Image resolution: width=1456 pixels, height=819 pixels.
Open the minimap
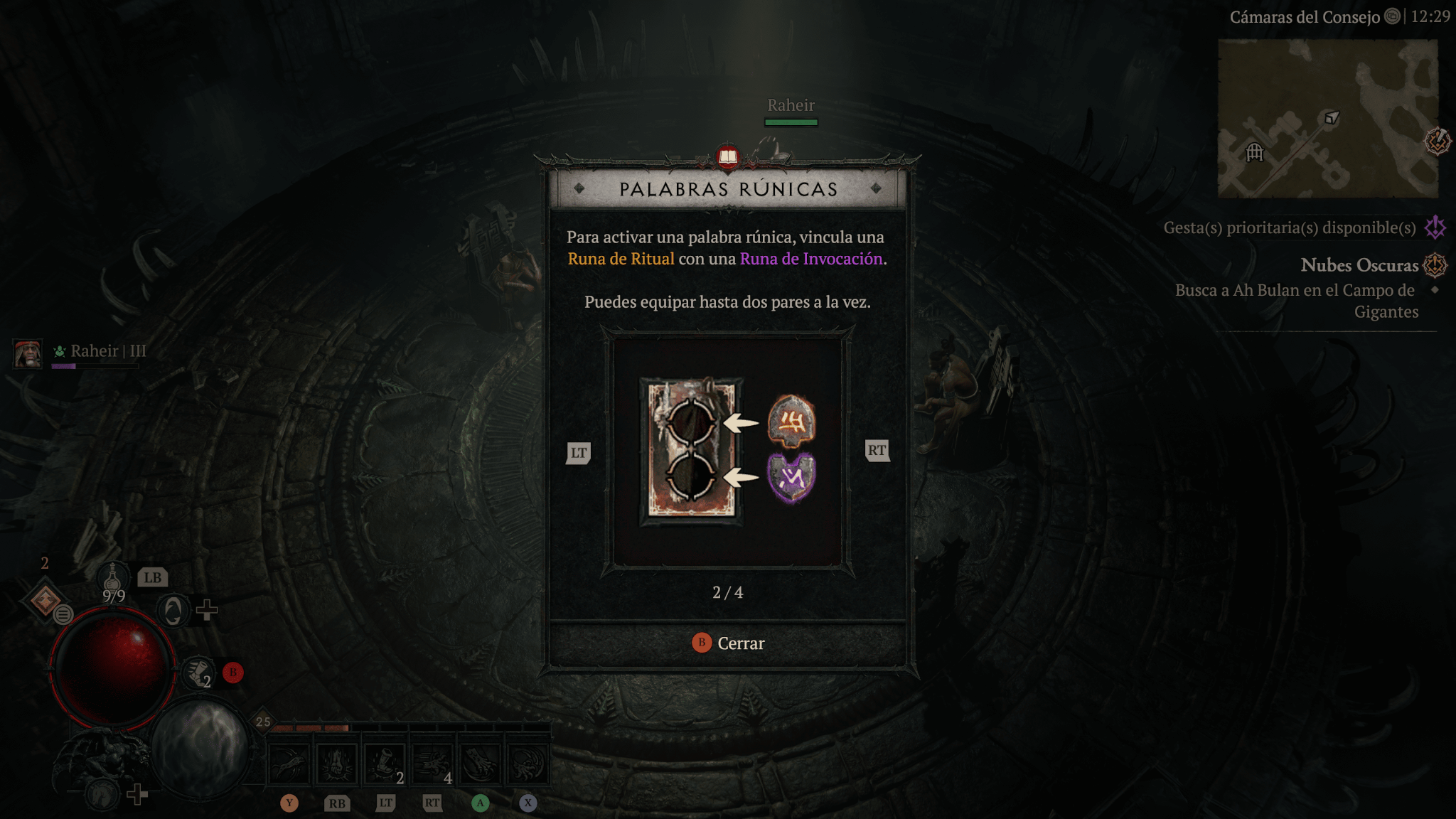(x=1327, y=118)
